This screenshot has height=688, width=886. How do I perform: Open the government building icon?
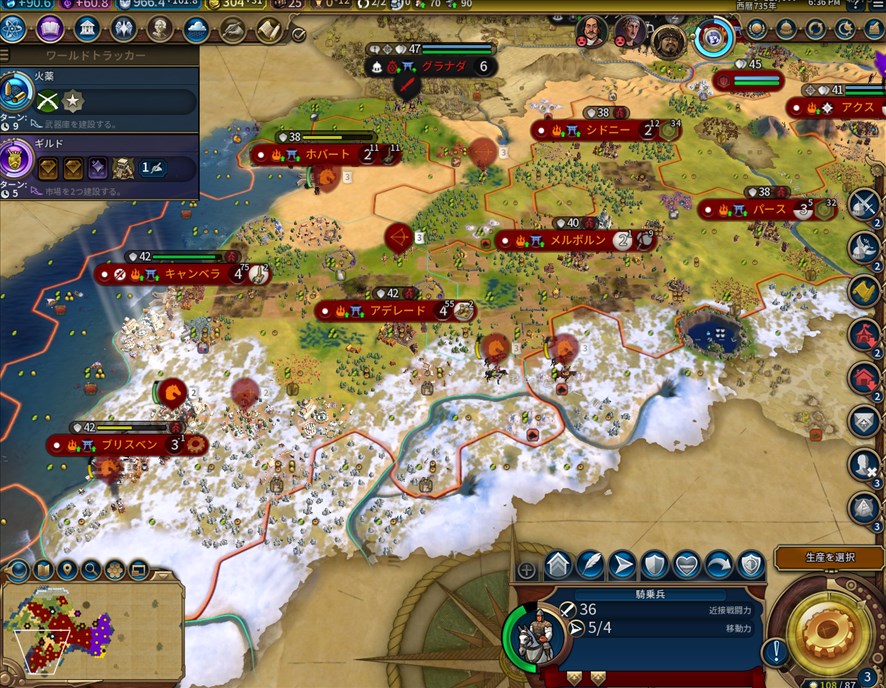[x=86, y=28]
